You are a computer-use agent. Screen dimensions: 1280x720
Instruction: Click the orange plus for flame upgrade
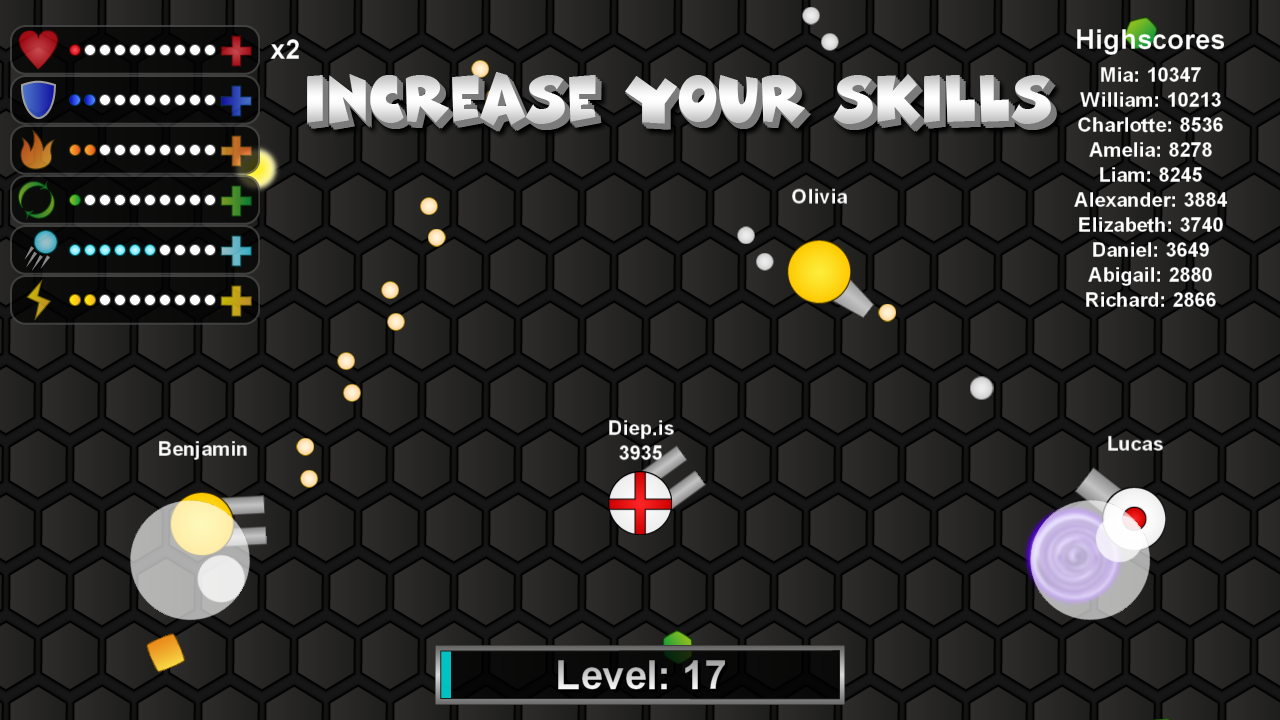238,150
